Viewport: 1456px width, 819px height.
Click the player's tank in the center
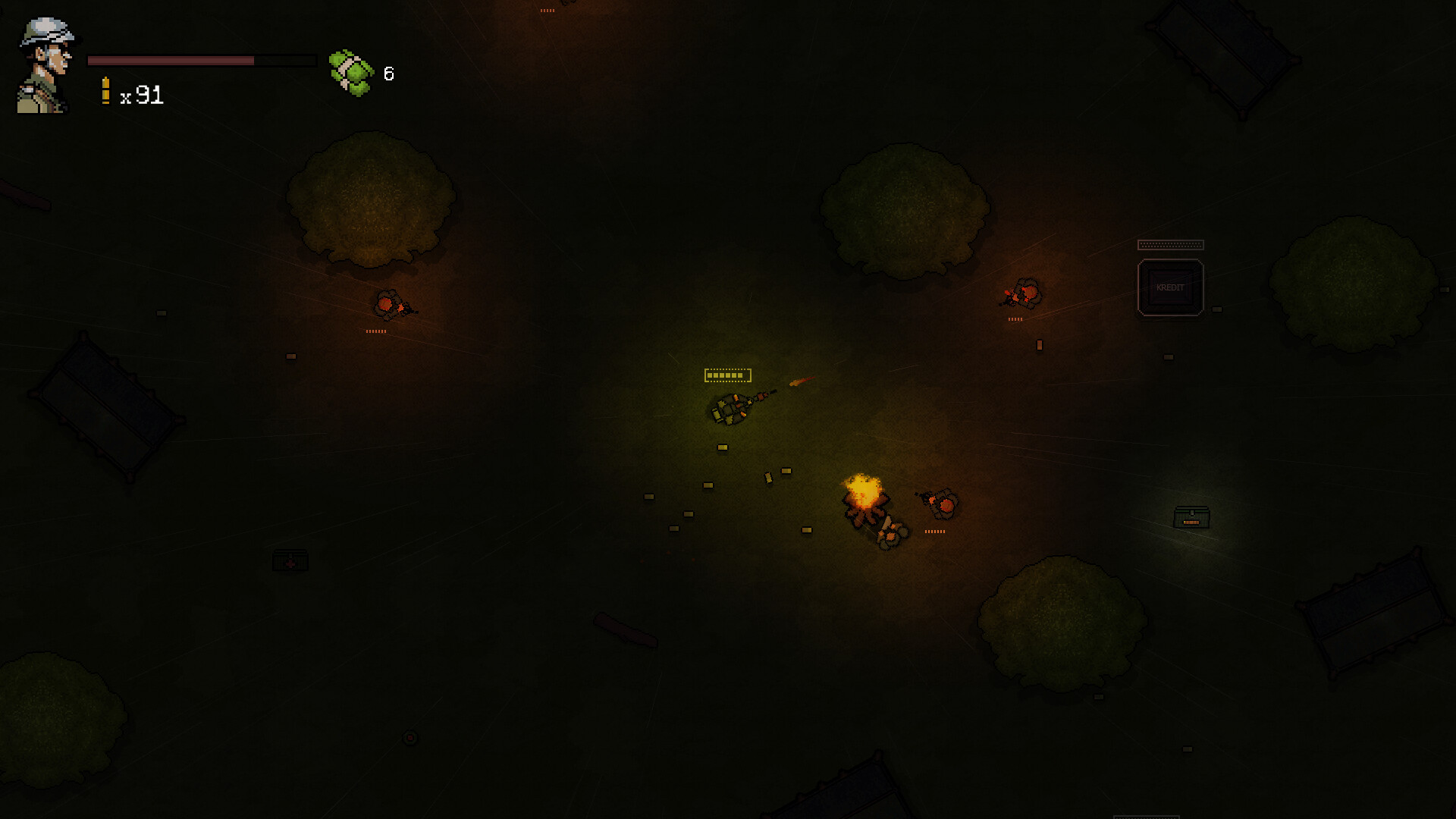[x=732, y=409]
